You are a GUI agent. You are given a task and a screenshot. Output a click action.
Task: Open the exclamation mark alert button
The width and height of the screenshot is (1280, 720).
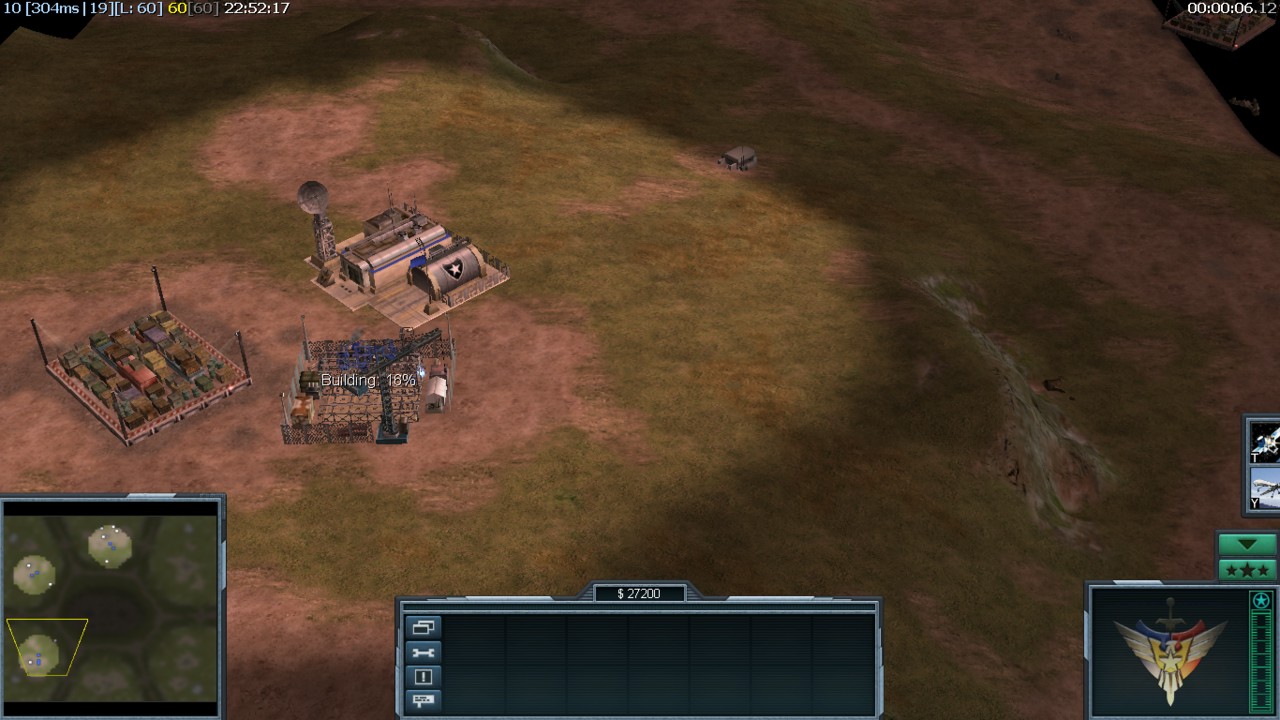tap(423, 677)
